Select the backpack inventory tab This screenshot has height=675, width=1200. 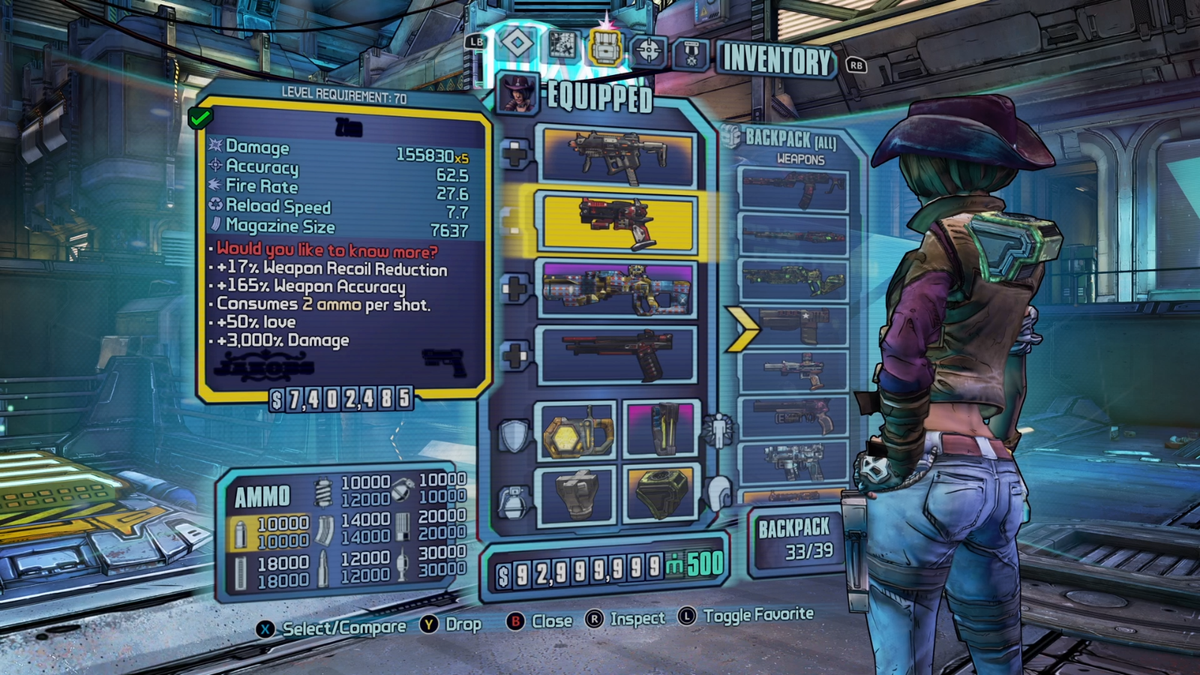point(606,45)
